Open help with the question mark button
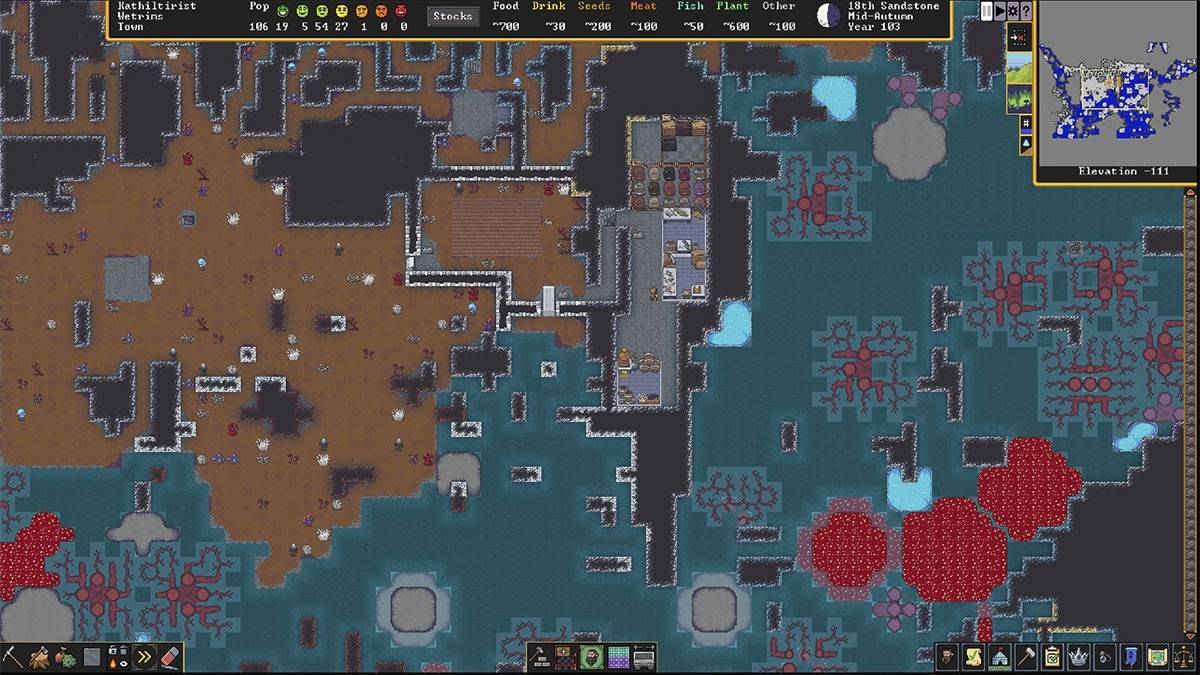Image resolution: width=1200 pixels, height=675 pixels. coord(1026,11)
